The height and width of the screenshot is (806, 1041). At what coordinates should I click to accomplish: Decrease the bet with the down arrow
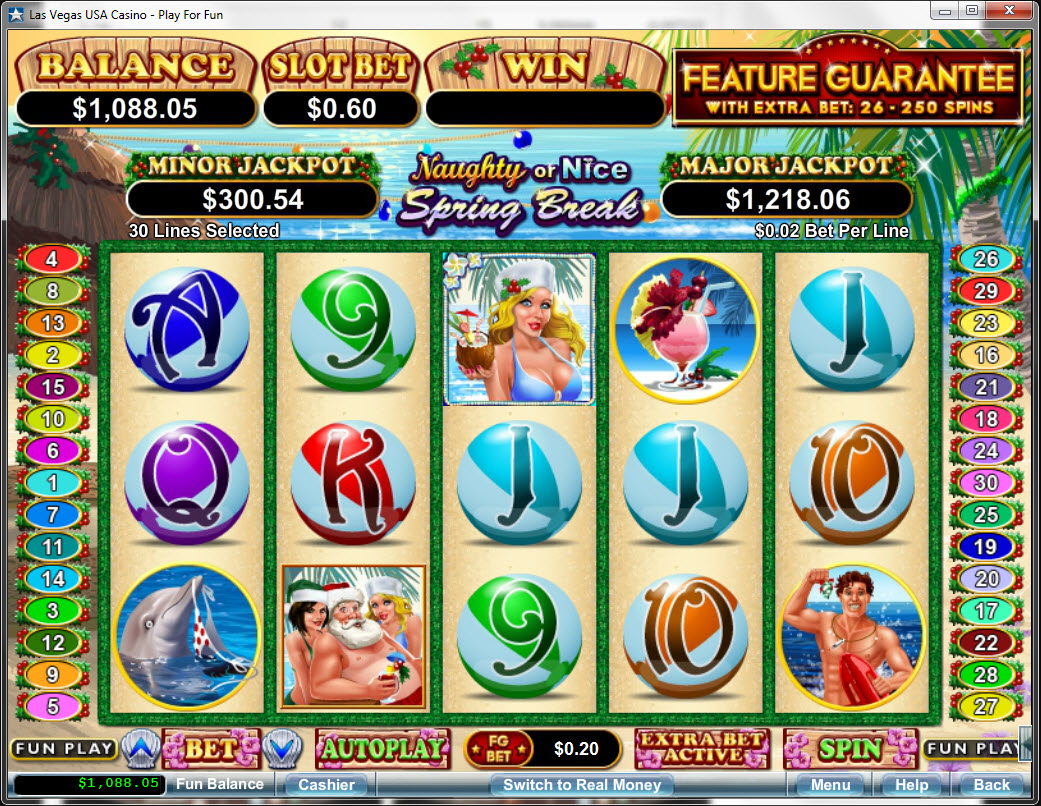point(281,748)
